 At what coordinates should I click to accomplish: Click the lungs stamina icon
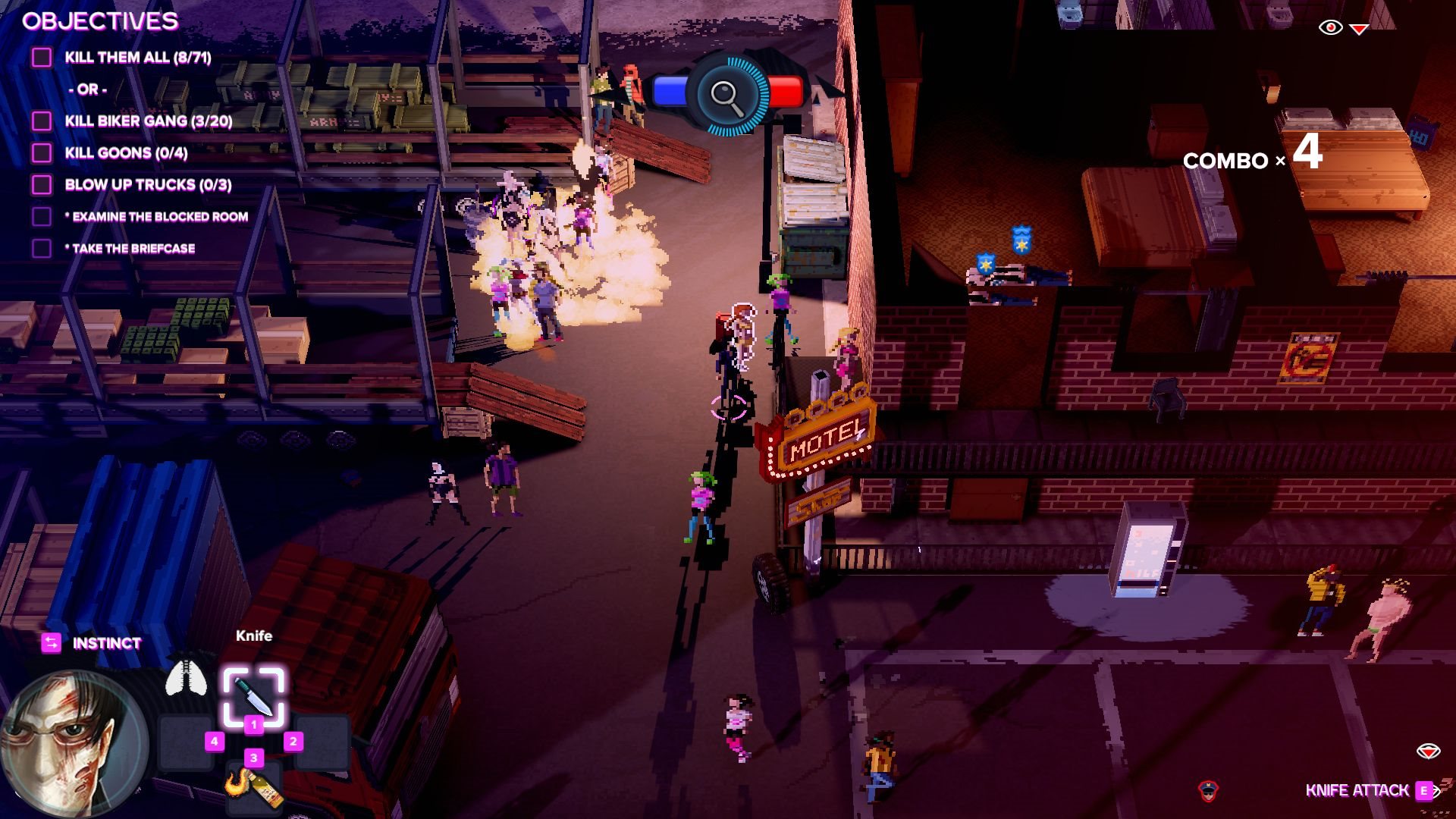click(186, 678)
